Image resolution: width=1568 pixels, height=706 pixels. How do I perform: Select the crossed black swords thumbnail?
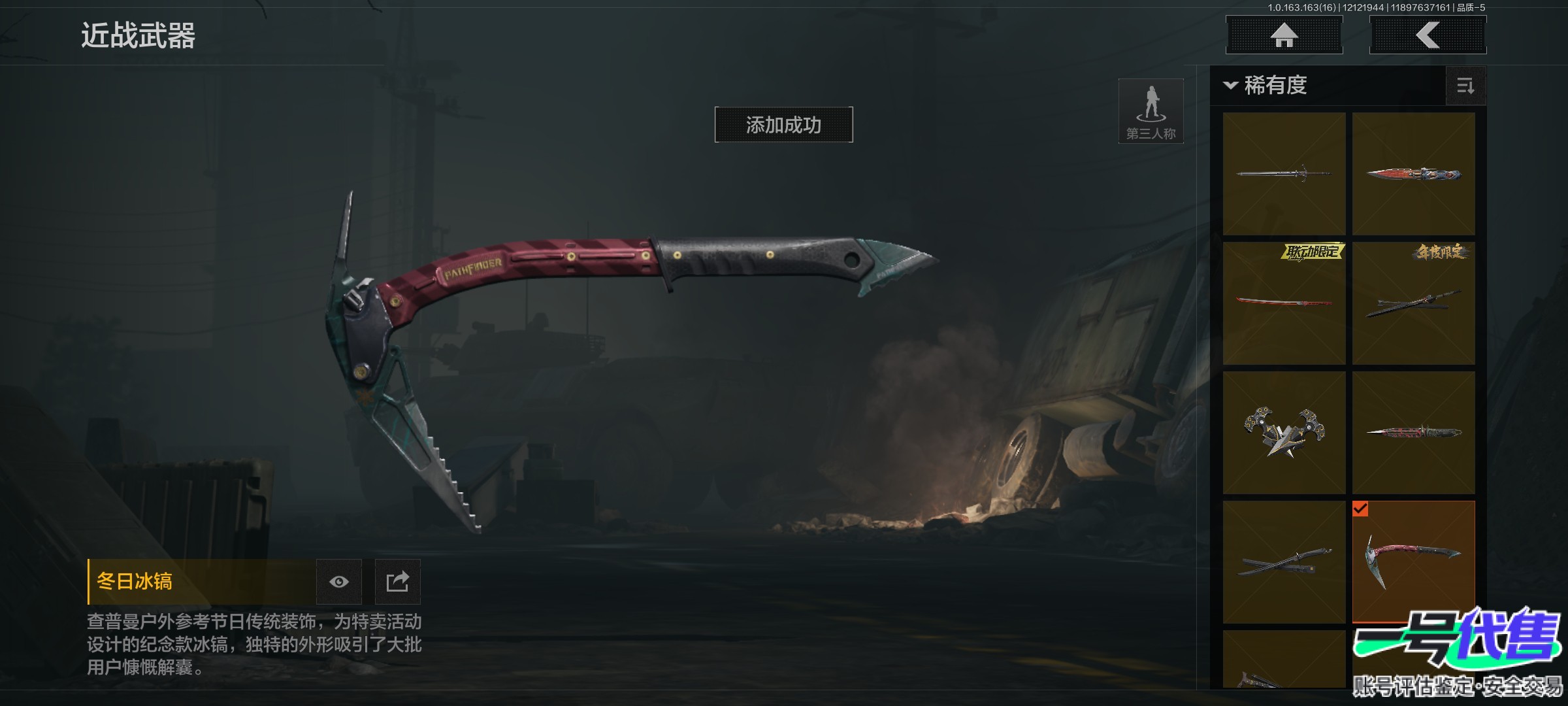1284,562
